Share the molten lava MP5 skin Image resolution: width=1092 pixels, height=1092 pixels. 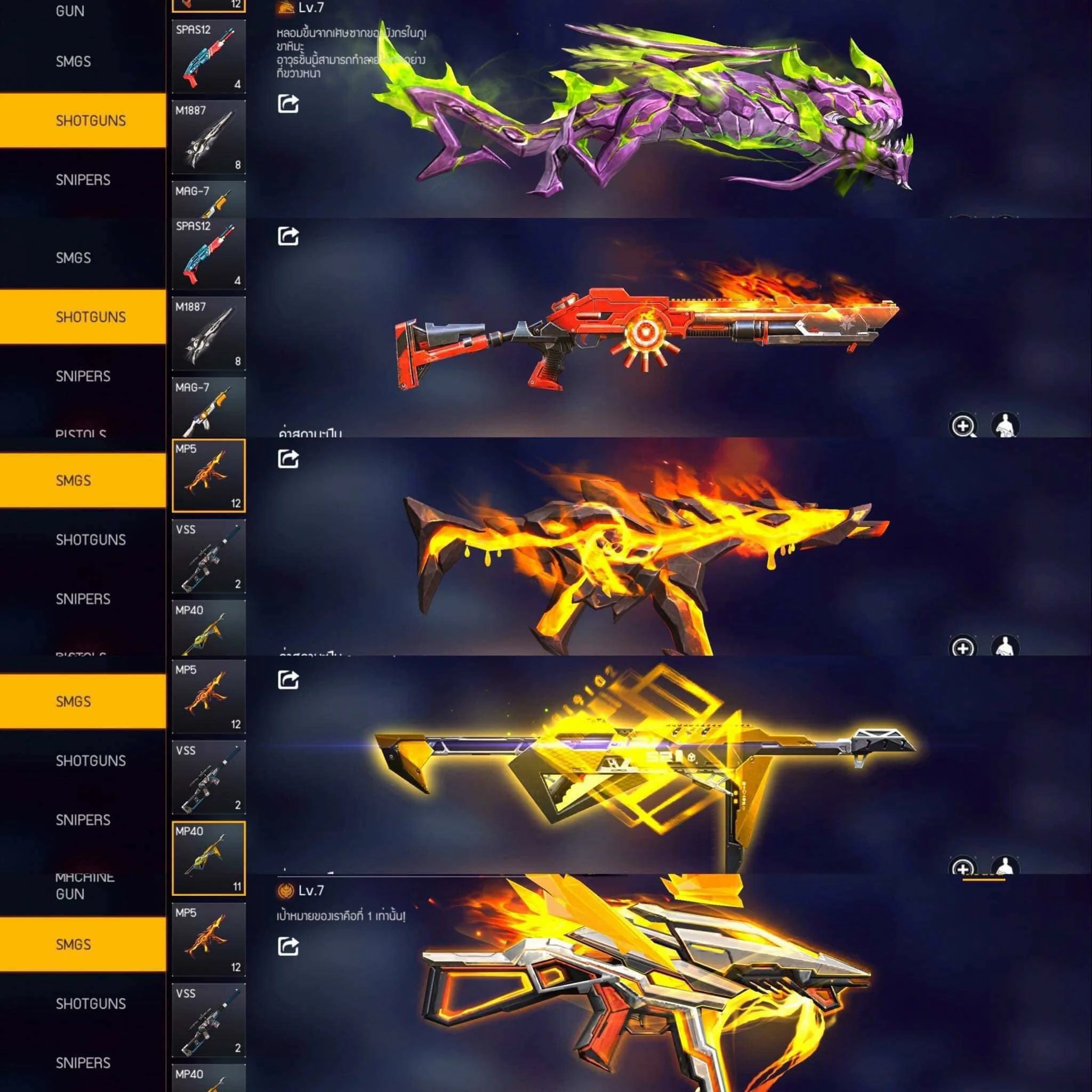(x=288, y=459)
